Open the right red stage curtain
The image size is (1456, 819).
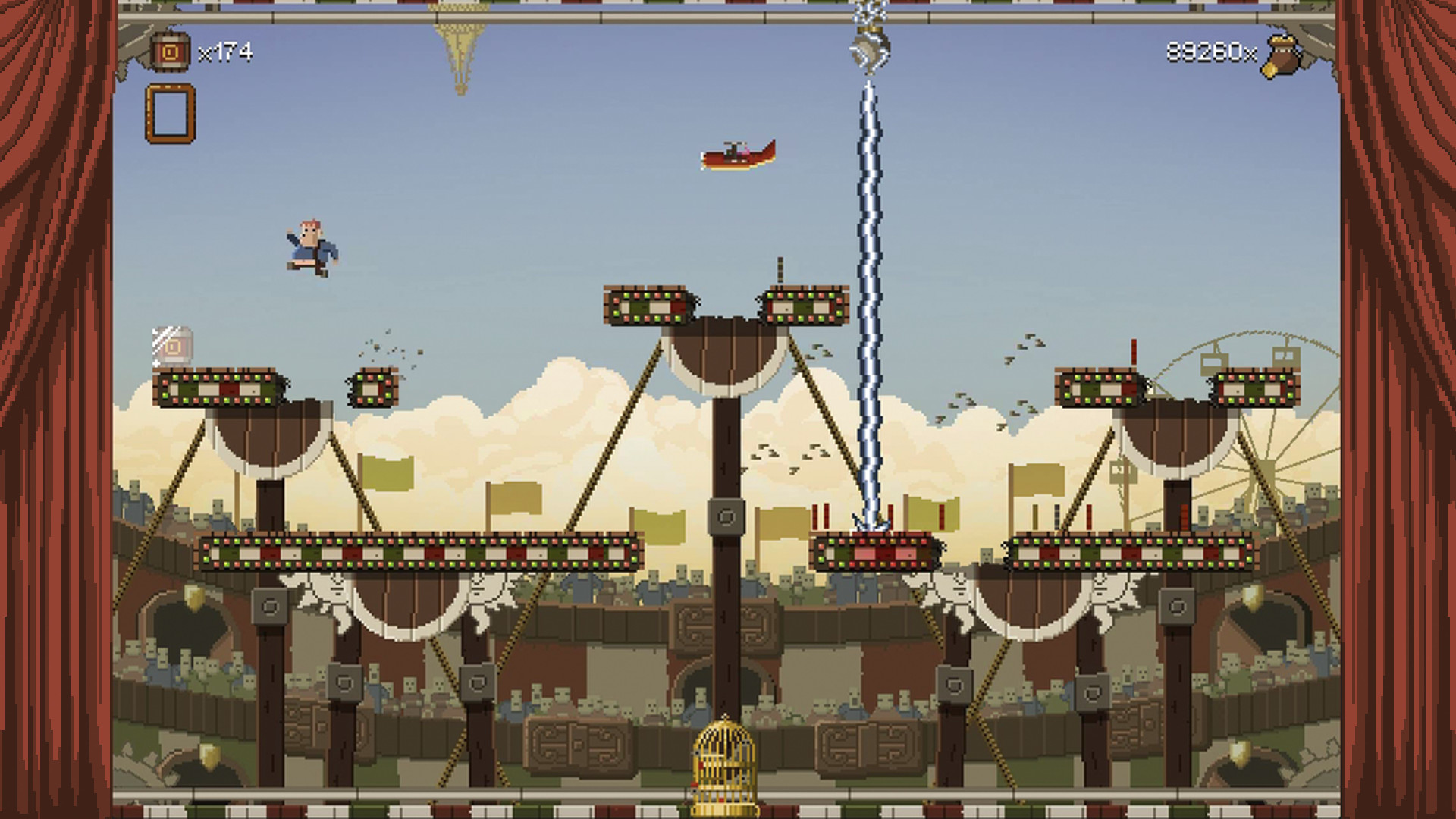(x=1403, y=409)
